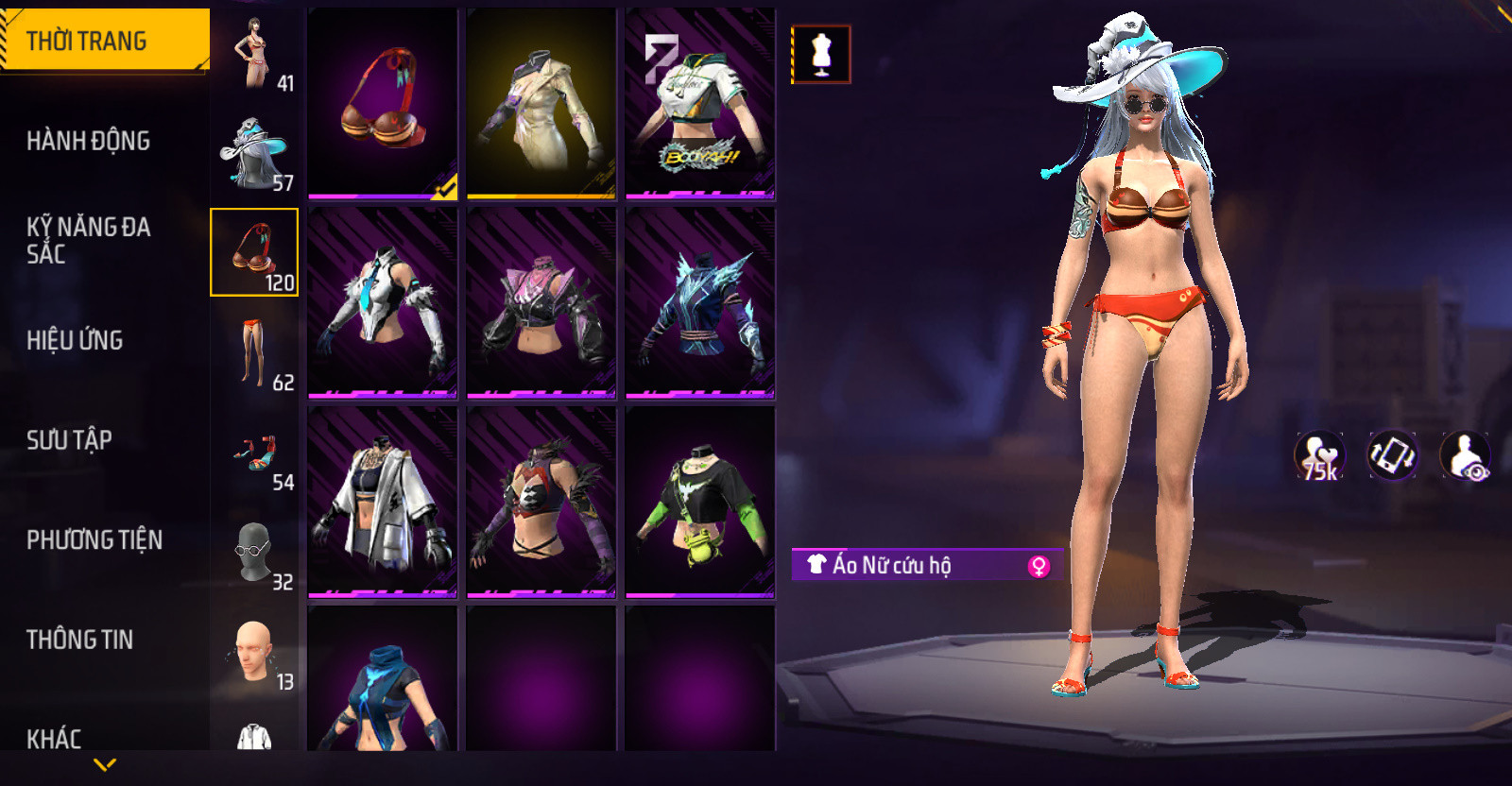This screenshot has width=1512, height=786.
Task: Go to the Sưu Tập section
Action: tap(69, 439)
